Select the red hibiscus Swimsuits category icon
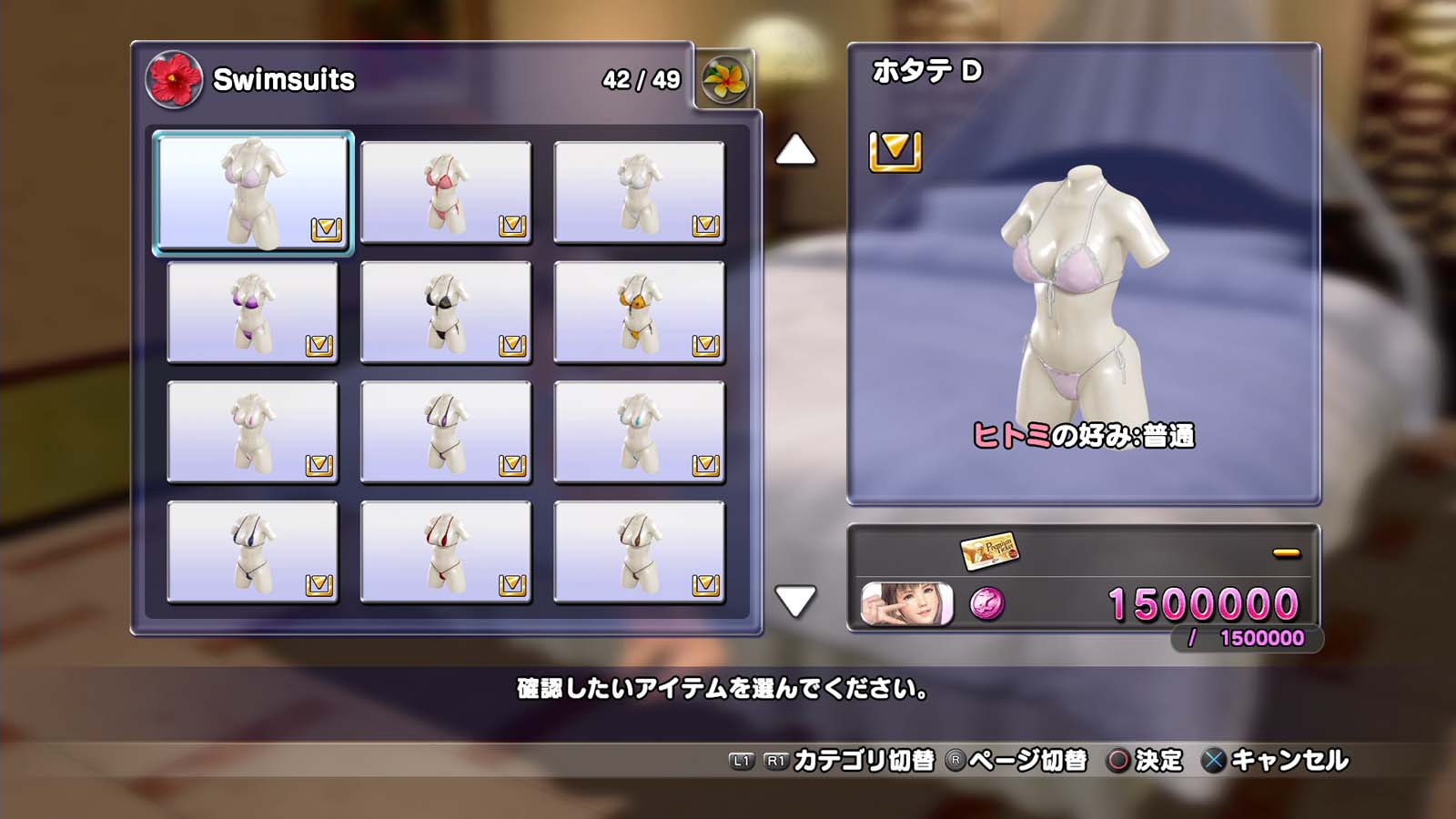 point(174,79)
